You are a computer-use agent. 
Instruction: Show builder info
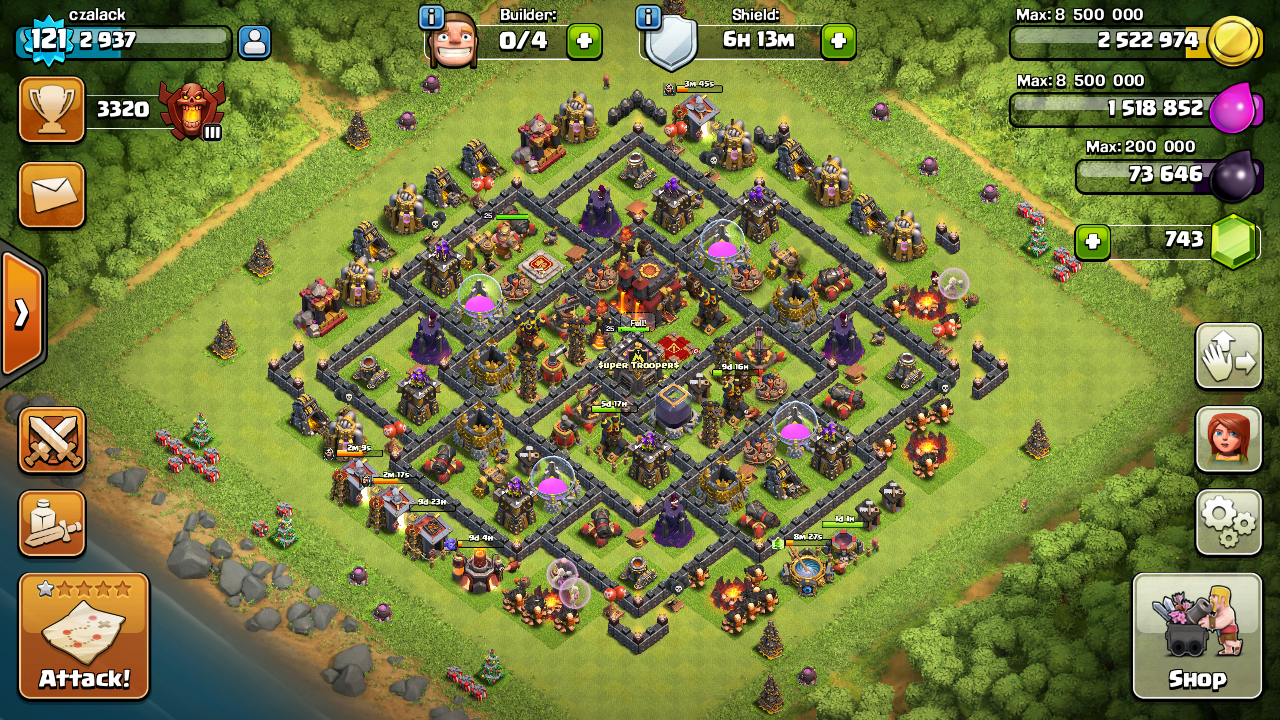coord(432,17)
